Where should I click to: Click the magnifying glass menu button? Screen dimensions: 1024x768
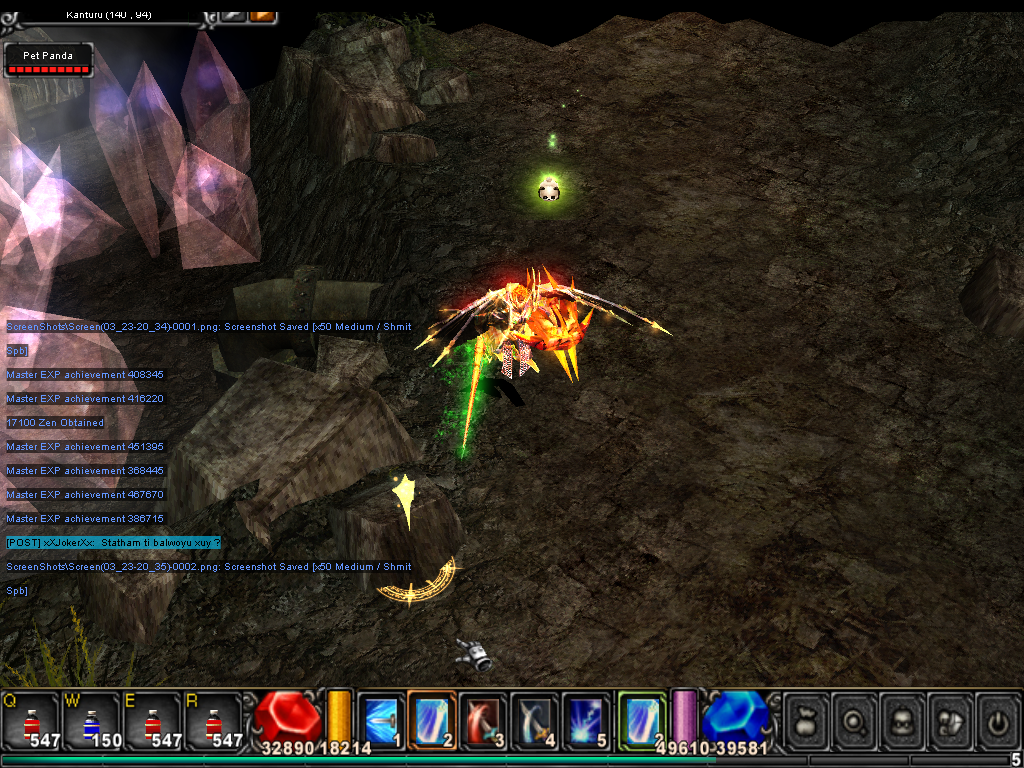[x=856, y=720]
